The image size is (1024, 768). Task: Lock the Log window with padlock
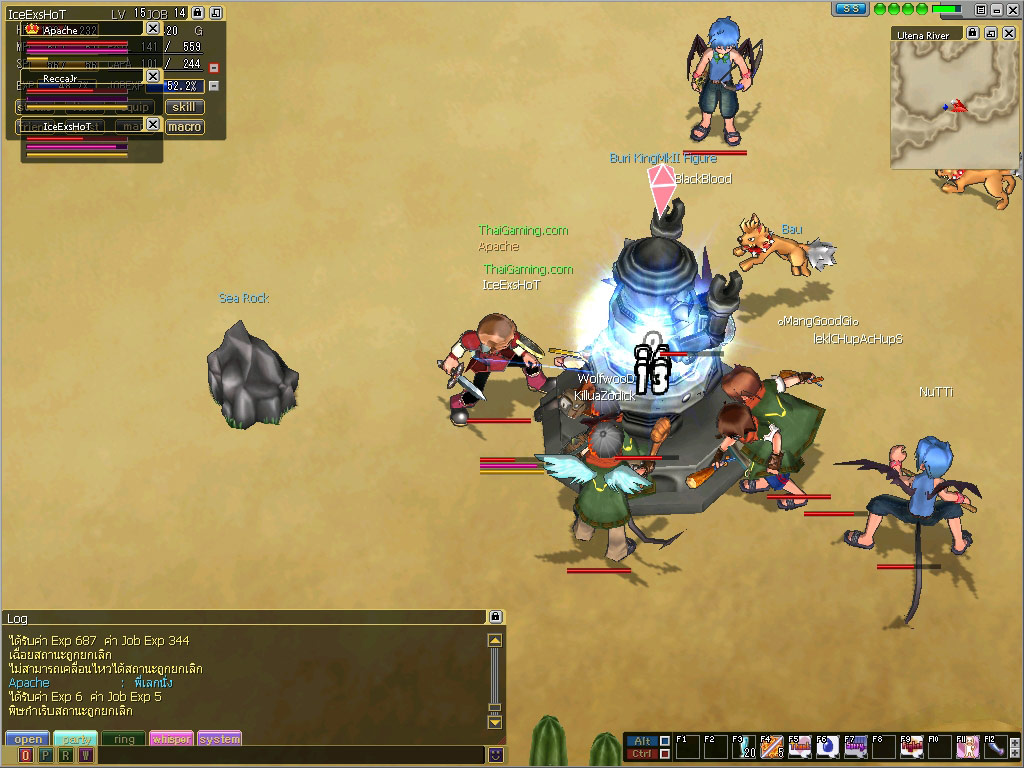click(x=494, y=617)
